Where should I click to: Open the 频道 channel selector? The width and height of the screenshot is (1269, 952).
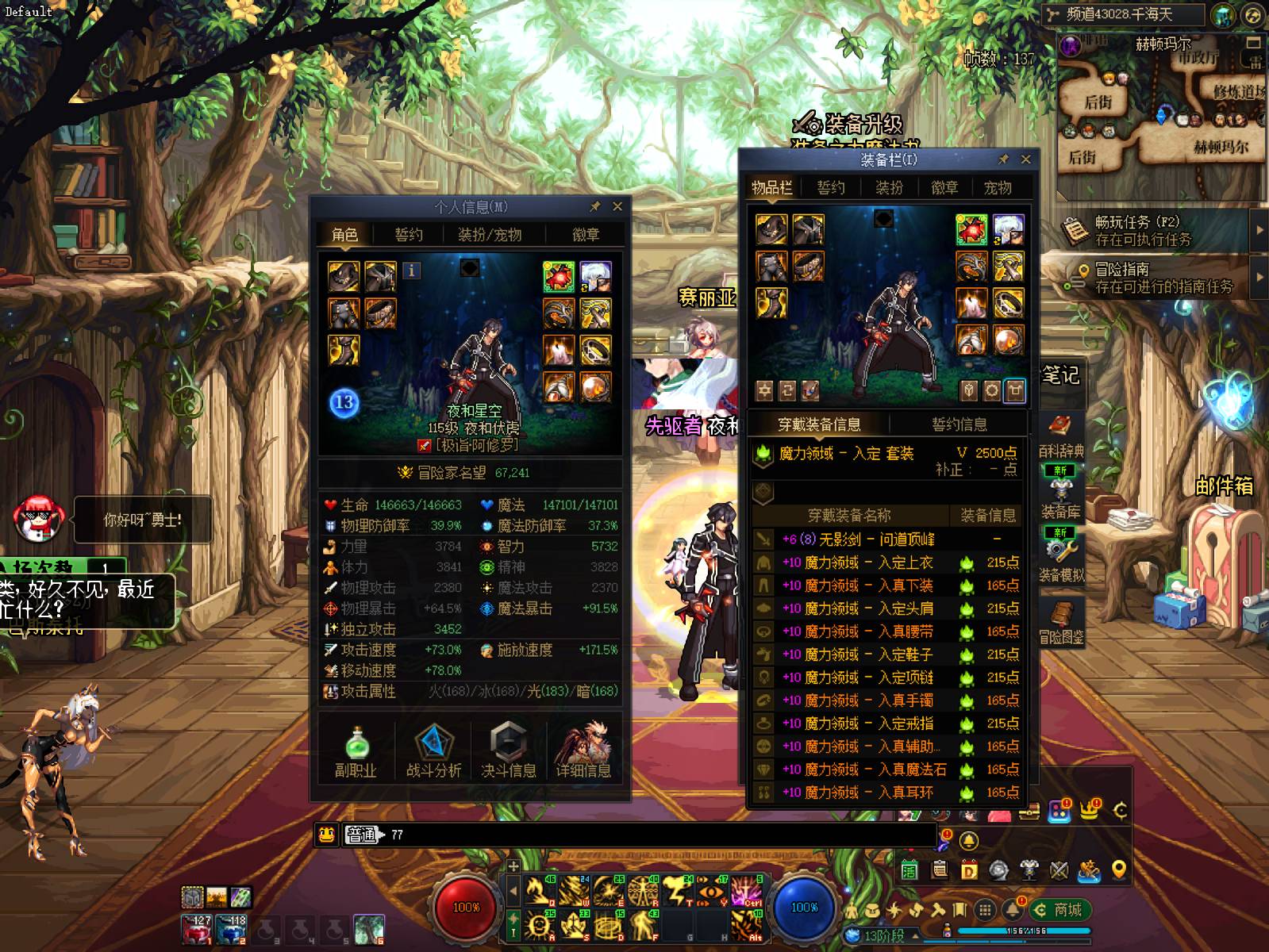[1123, 14]
